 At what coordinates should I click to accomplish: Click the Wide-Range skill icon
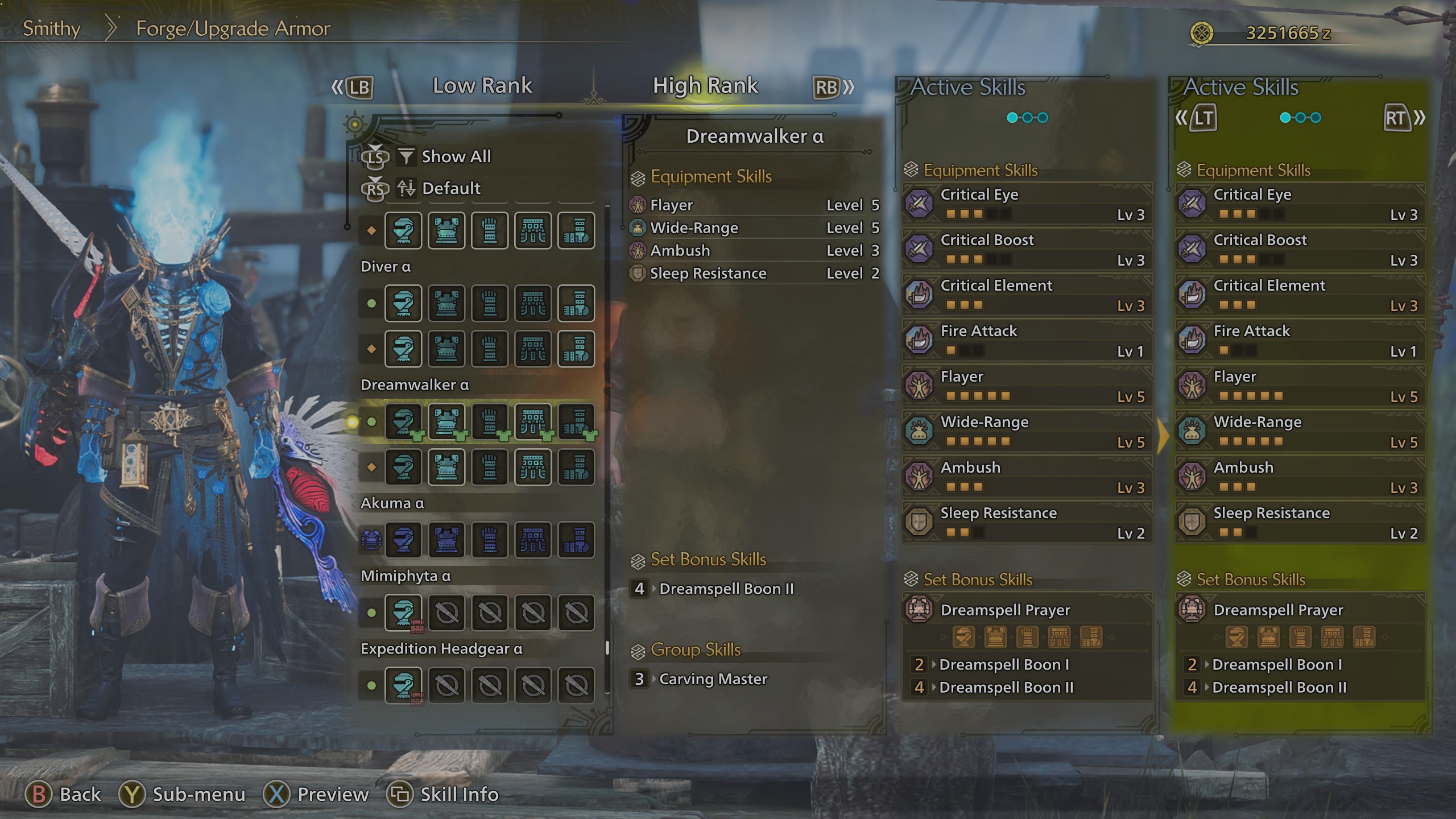coord(919,431)
